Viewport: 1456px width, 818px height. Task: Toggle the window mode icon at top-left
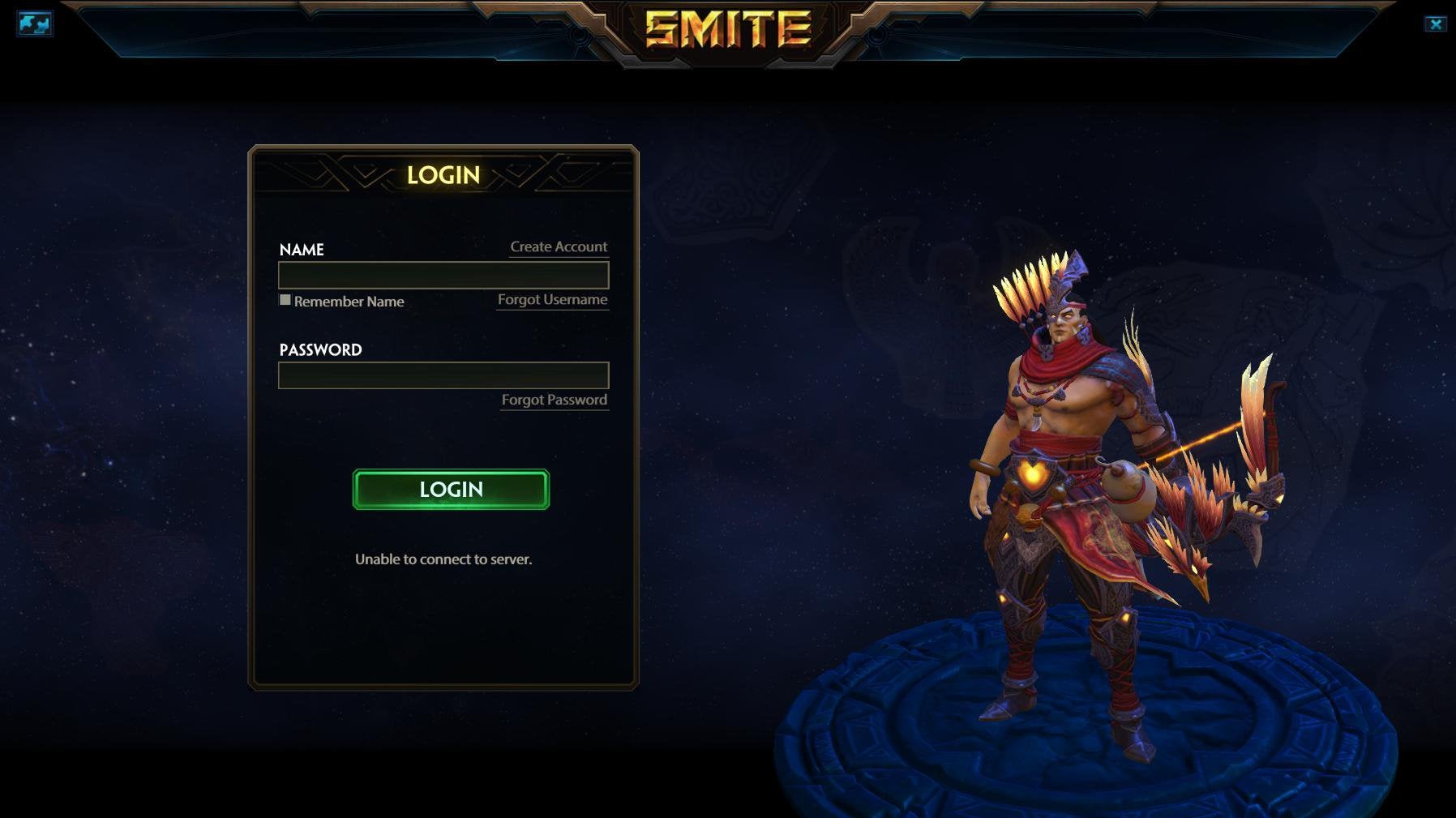click(34, 24)
